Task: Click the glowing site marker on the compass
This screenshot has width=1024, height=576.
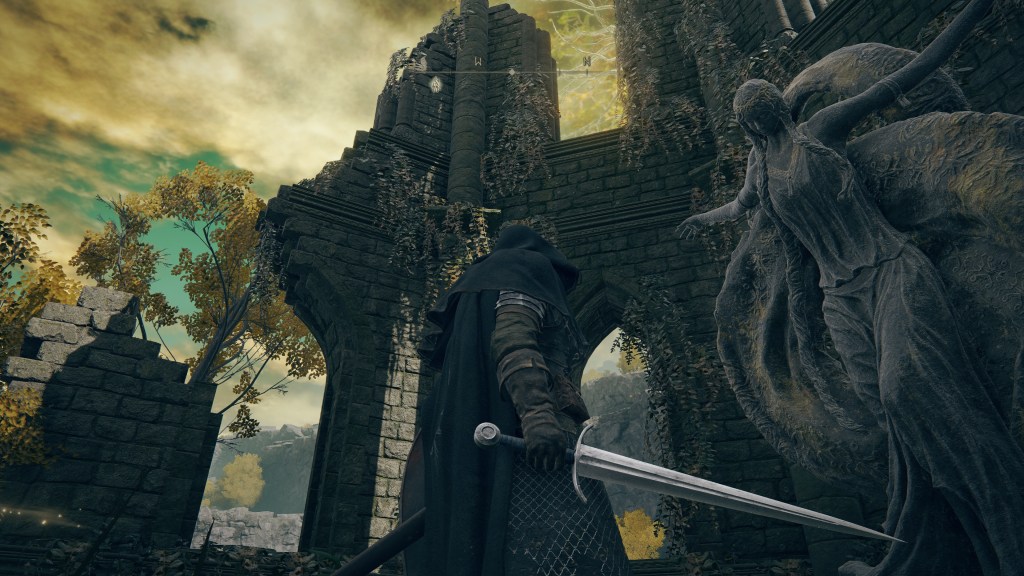Action: coord(436,84)
